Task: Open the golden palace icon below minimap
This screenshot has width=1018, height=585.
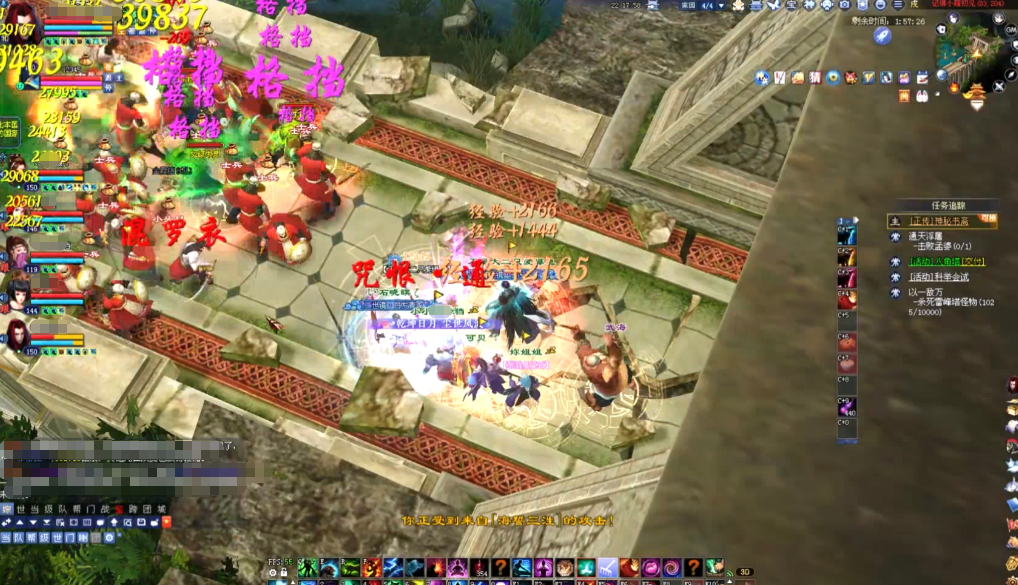Action: click(974, 90)
